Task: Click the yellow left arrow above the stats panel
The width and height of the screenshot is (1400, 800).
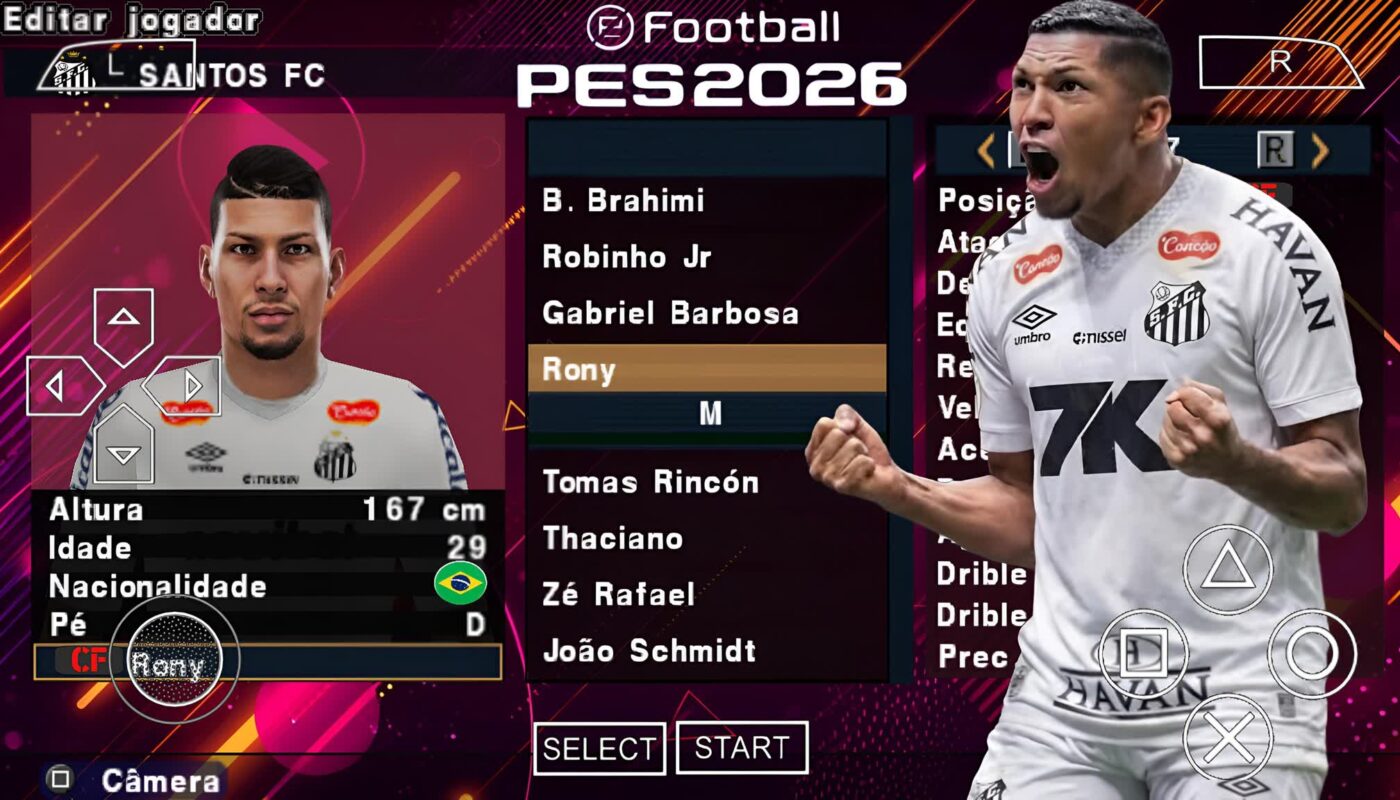Action: tap(986, 151)
